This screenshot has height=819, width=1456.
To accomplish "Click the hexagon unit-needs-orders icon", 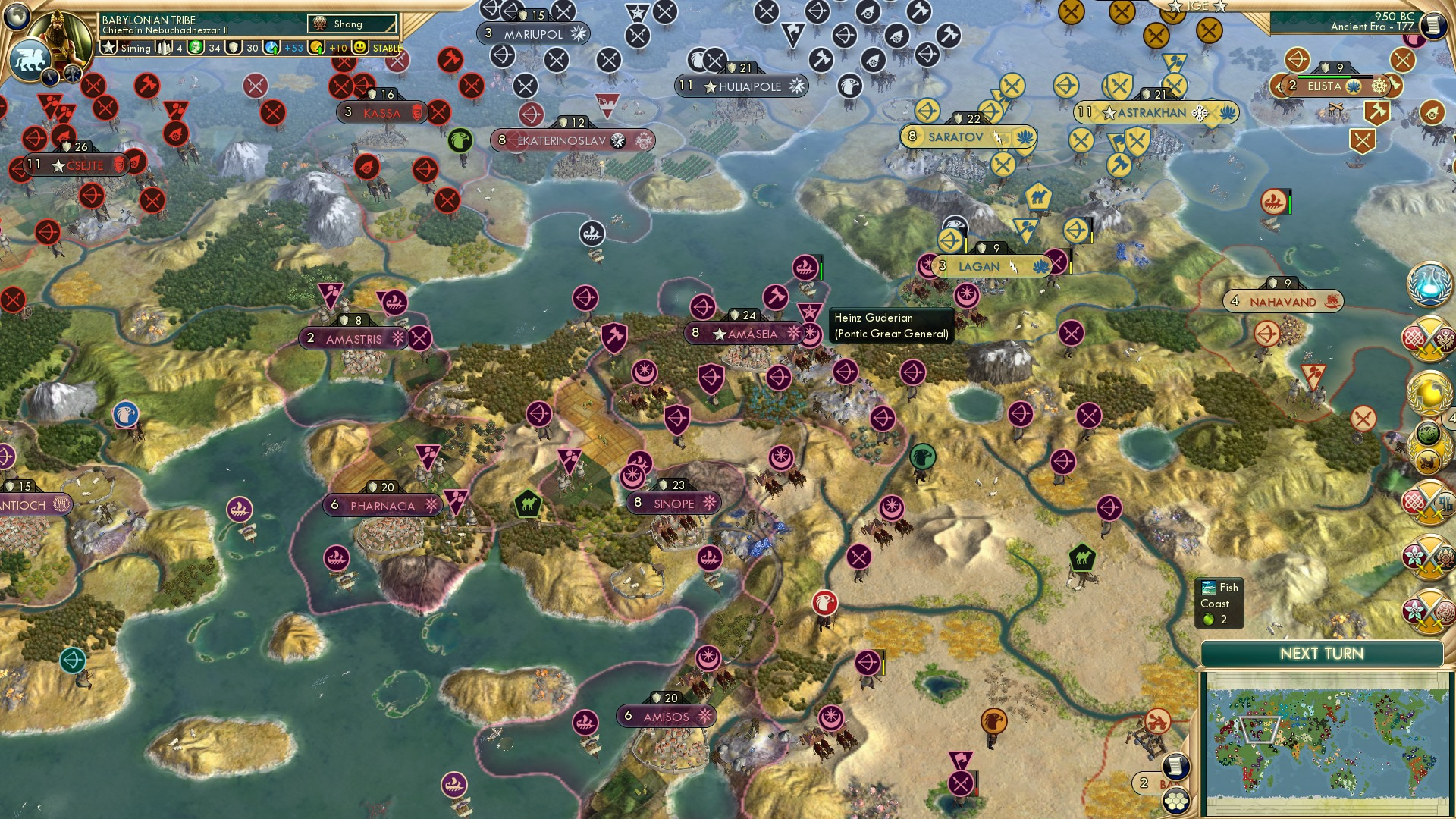I will pos(1175,800).
